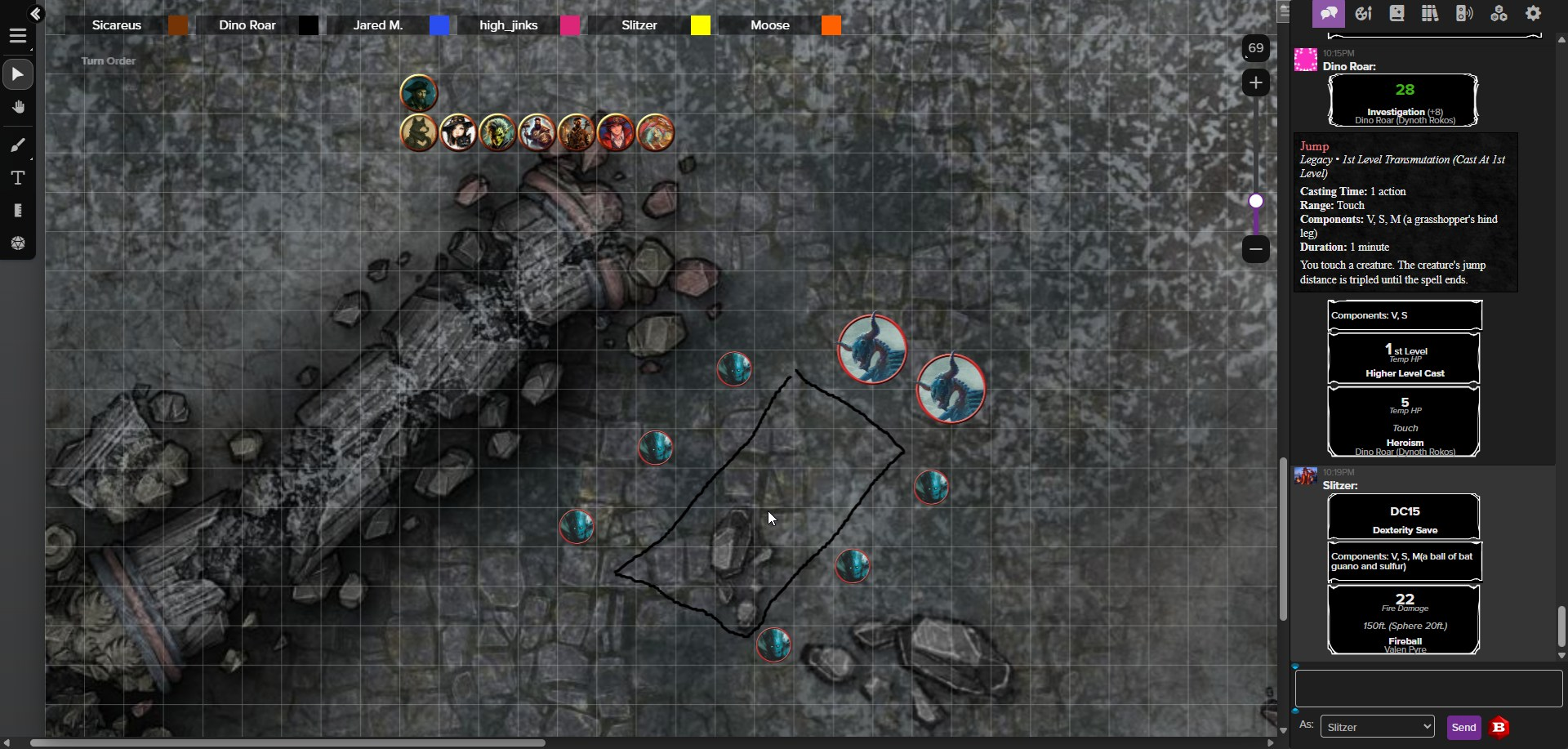
Task: Open the Jukebox speaker tab
Action: coord(1464,13)
